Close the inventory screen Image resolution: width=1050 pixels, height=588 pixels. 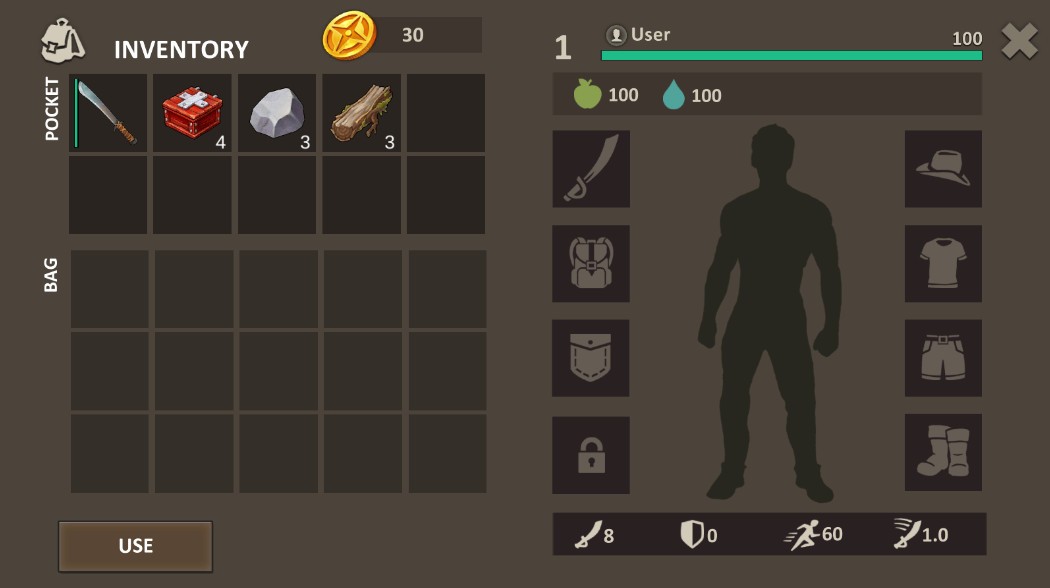pyautogui.click(x=1019, y=42)
